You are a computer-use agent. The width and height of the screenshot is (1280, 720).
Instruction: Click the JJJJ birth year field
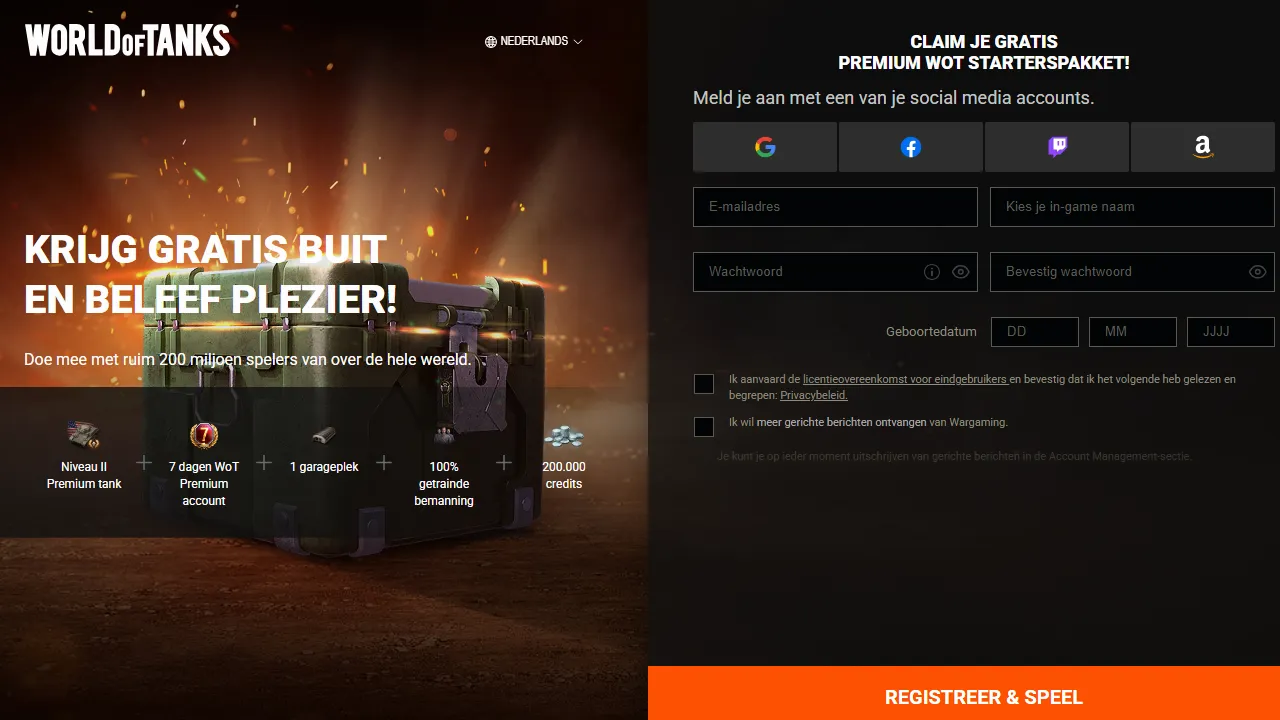(x=1230, y=332)
